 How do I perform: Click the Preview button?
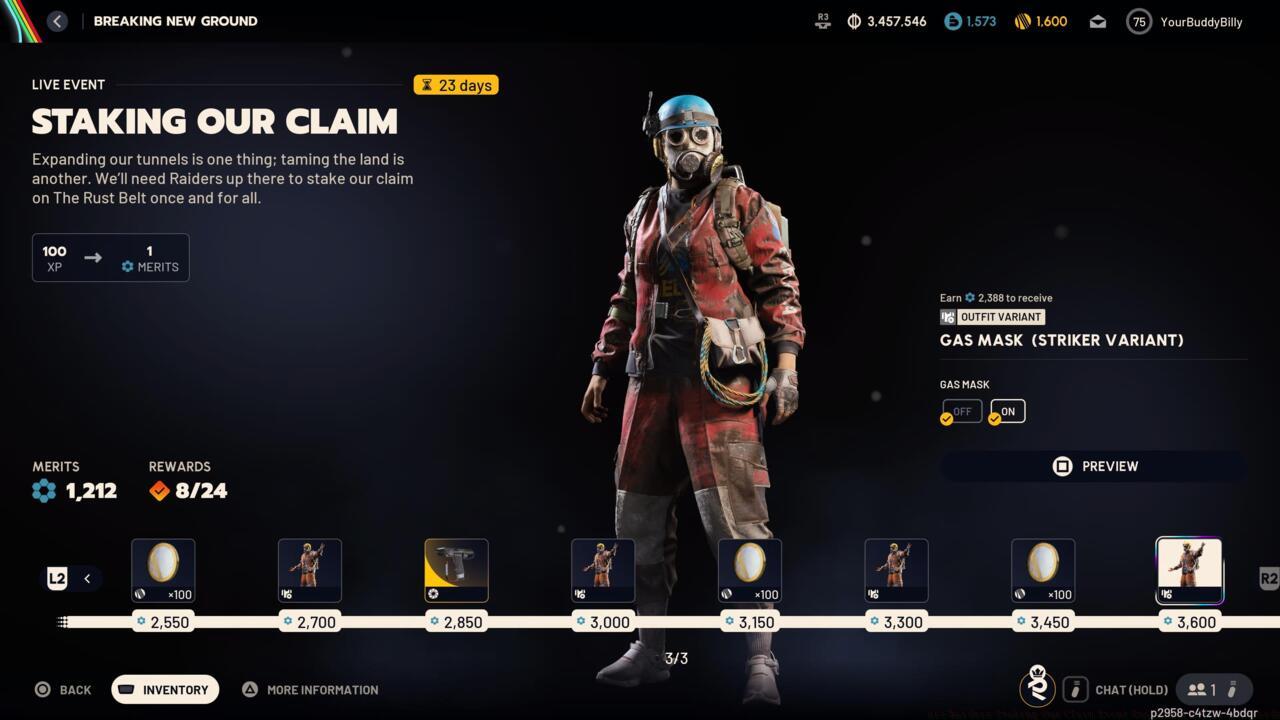pyautogui.click(x=1092, y=466)
